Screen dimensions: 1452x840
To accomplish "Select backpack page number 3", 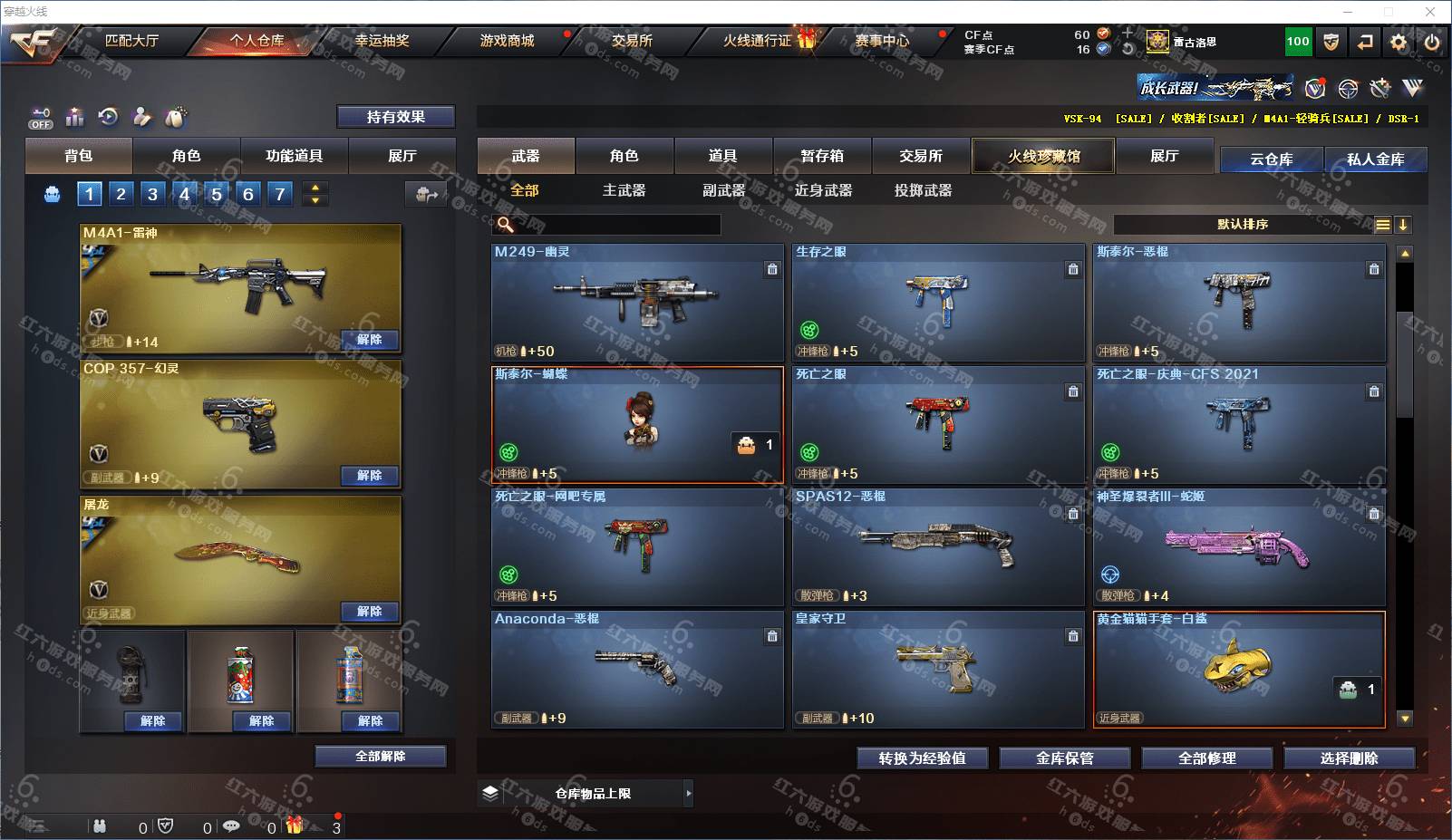I will click(152, 194).
